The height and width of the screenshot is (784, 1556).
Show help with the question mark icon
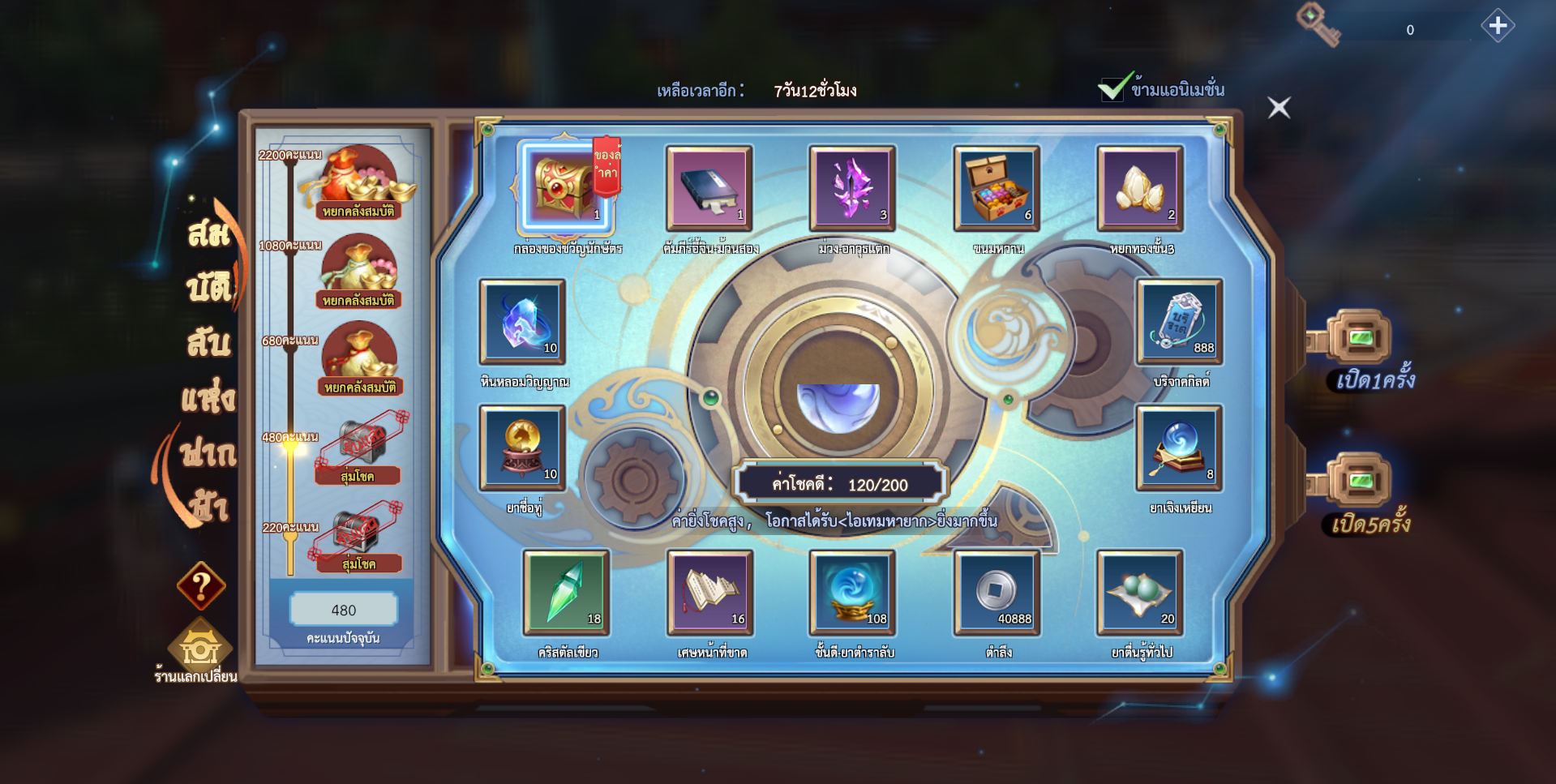pyautogui.click(x=200, y=585)
